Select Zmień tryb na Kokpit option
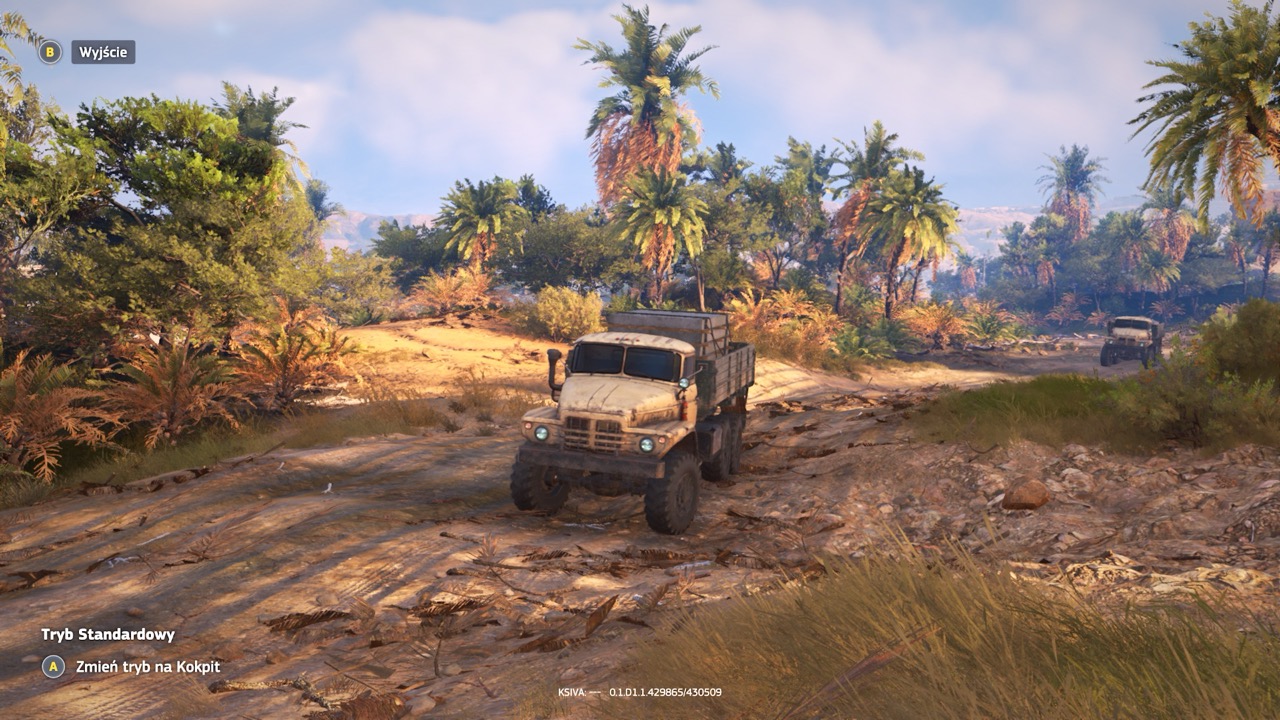The height and width of the screenshot is (720, 1280). 147,667
